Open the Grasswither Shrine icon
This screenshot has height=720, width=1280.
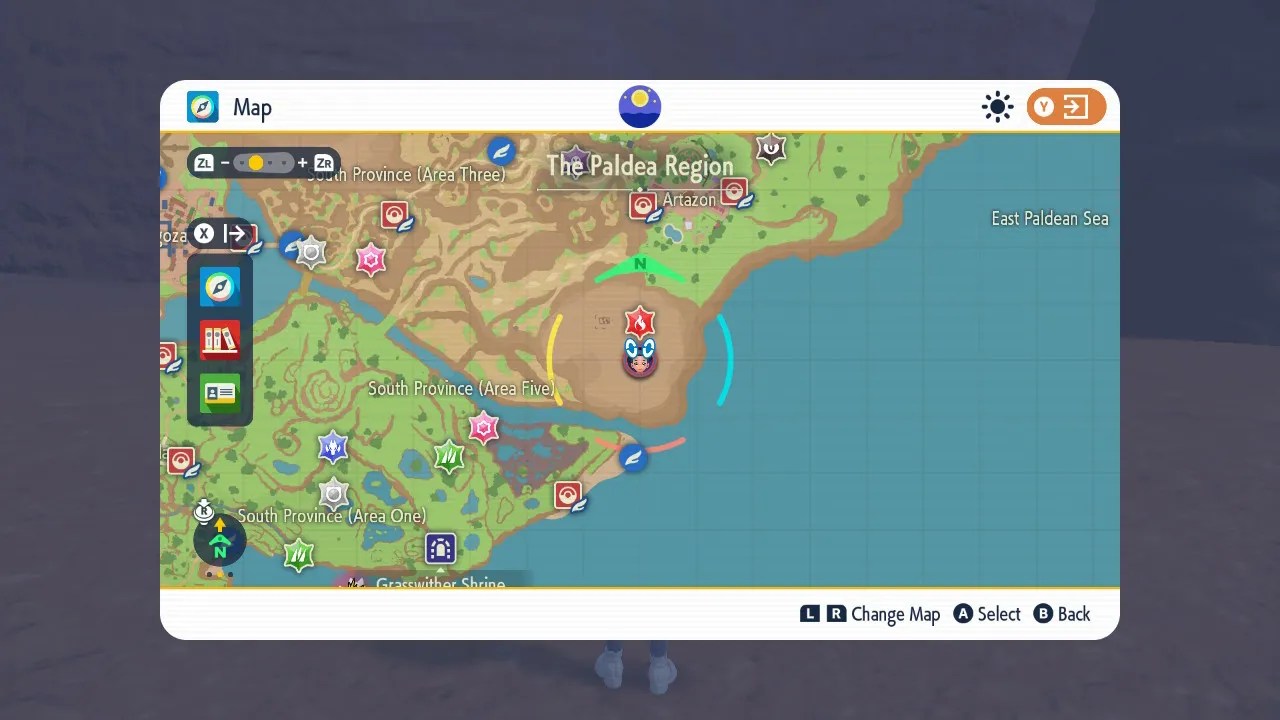[440, 548]
